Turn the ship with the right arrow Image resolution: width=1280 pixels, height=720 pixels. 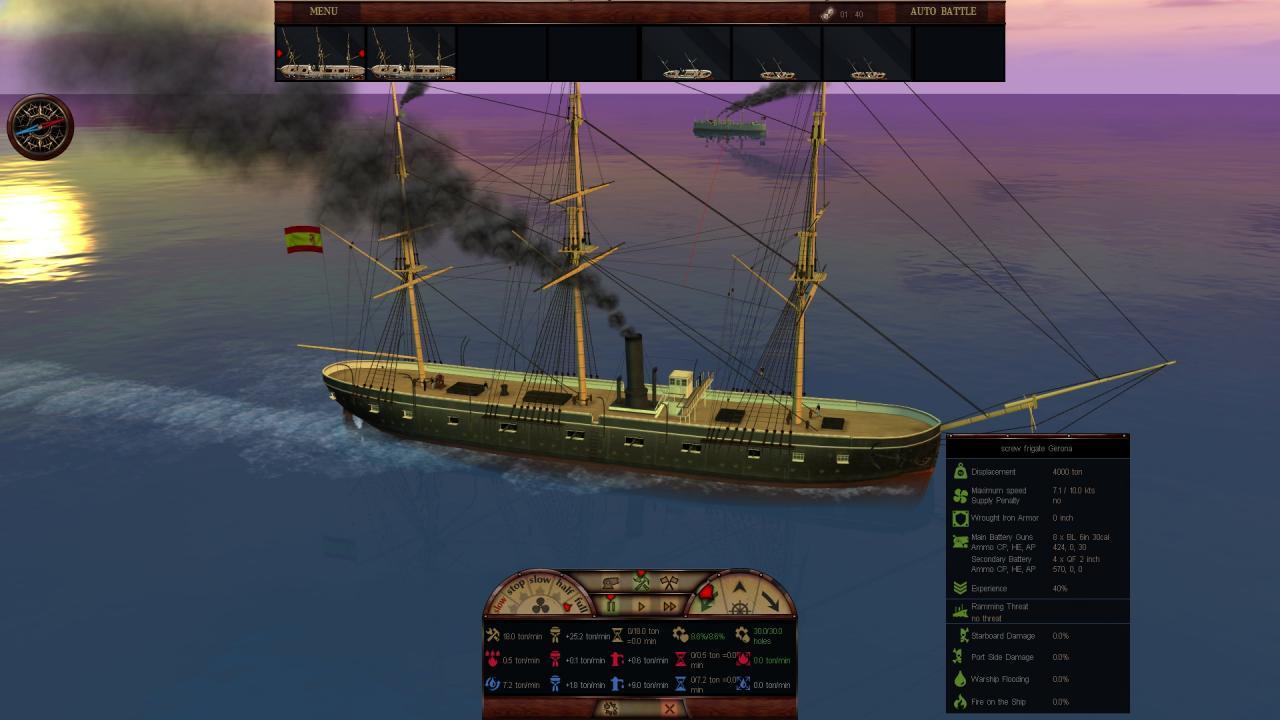point(772,599)
